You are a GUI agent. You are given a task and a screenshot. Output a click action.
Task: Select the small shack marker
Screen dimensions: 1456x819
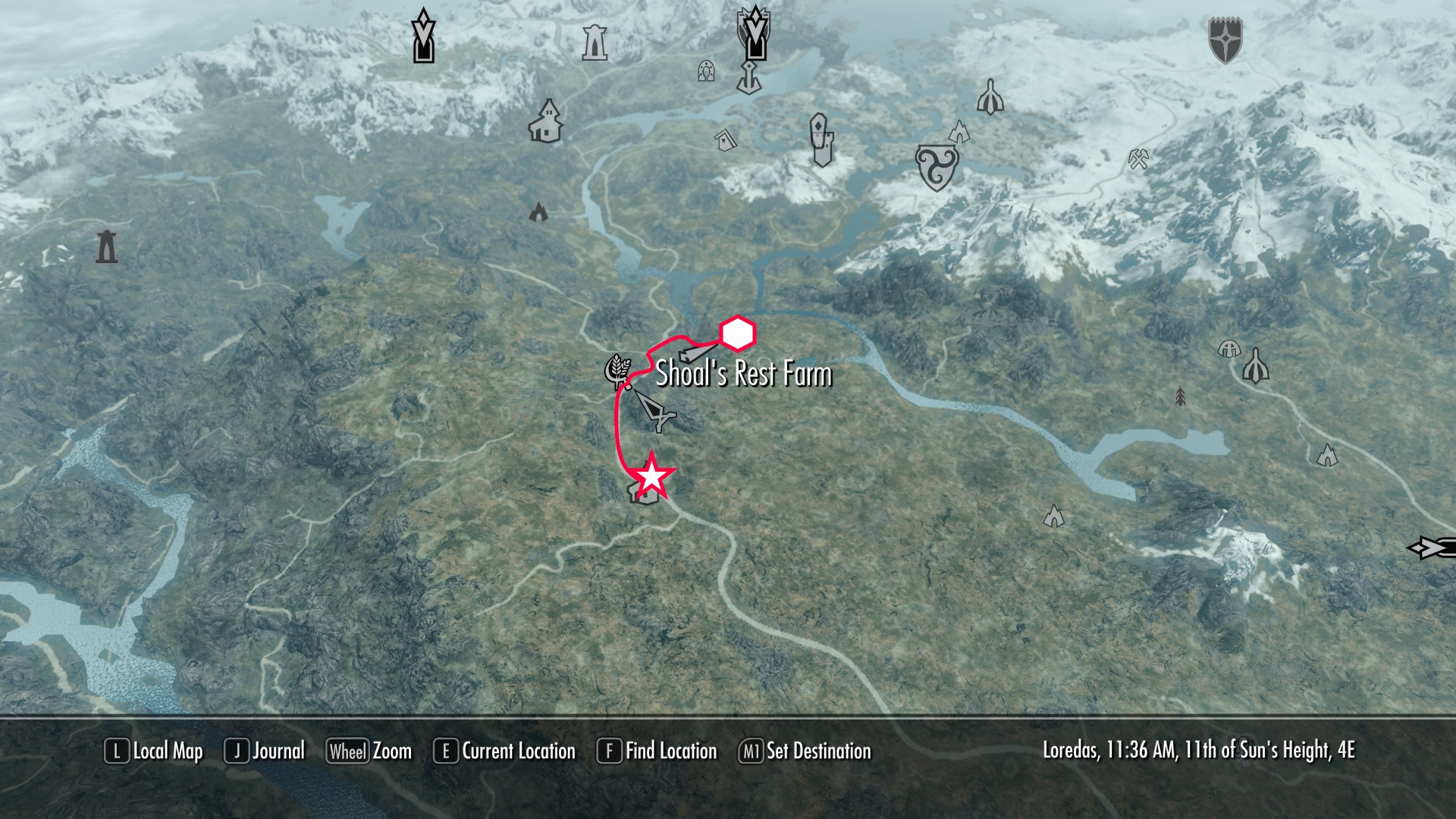click(x=726, y=139)
